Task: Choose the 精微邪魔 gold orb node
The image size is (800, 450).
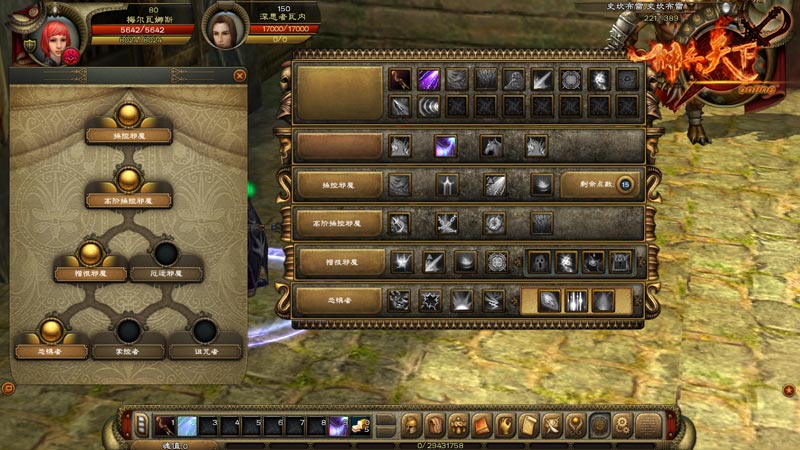Action: click(90, 252)
